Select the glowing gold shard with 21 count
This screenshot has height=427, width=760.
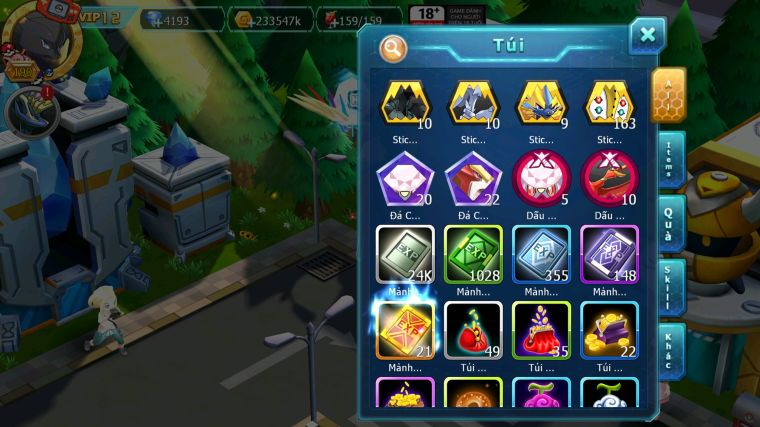(x=404, y=329)
